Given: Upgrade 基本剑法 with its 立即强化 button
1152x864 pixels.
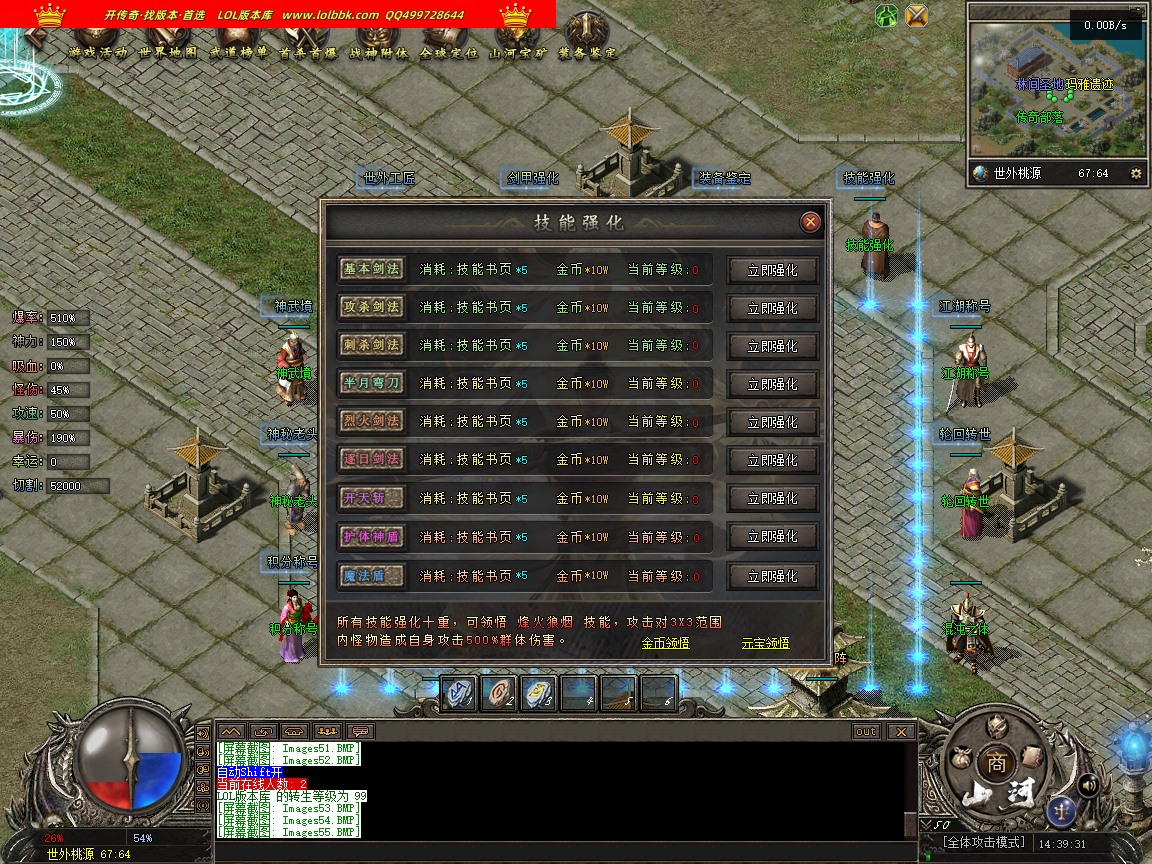Looking at the screenshot, I should tap(772, 270).
